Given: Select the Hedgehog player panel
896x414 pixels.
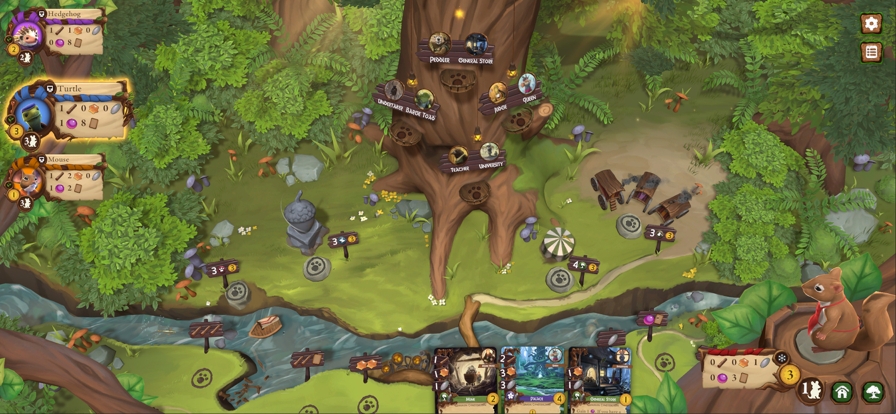Looking at the screenshot, I should [x=60, y=32].
